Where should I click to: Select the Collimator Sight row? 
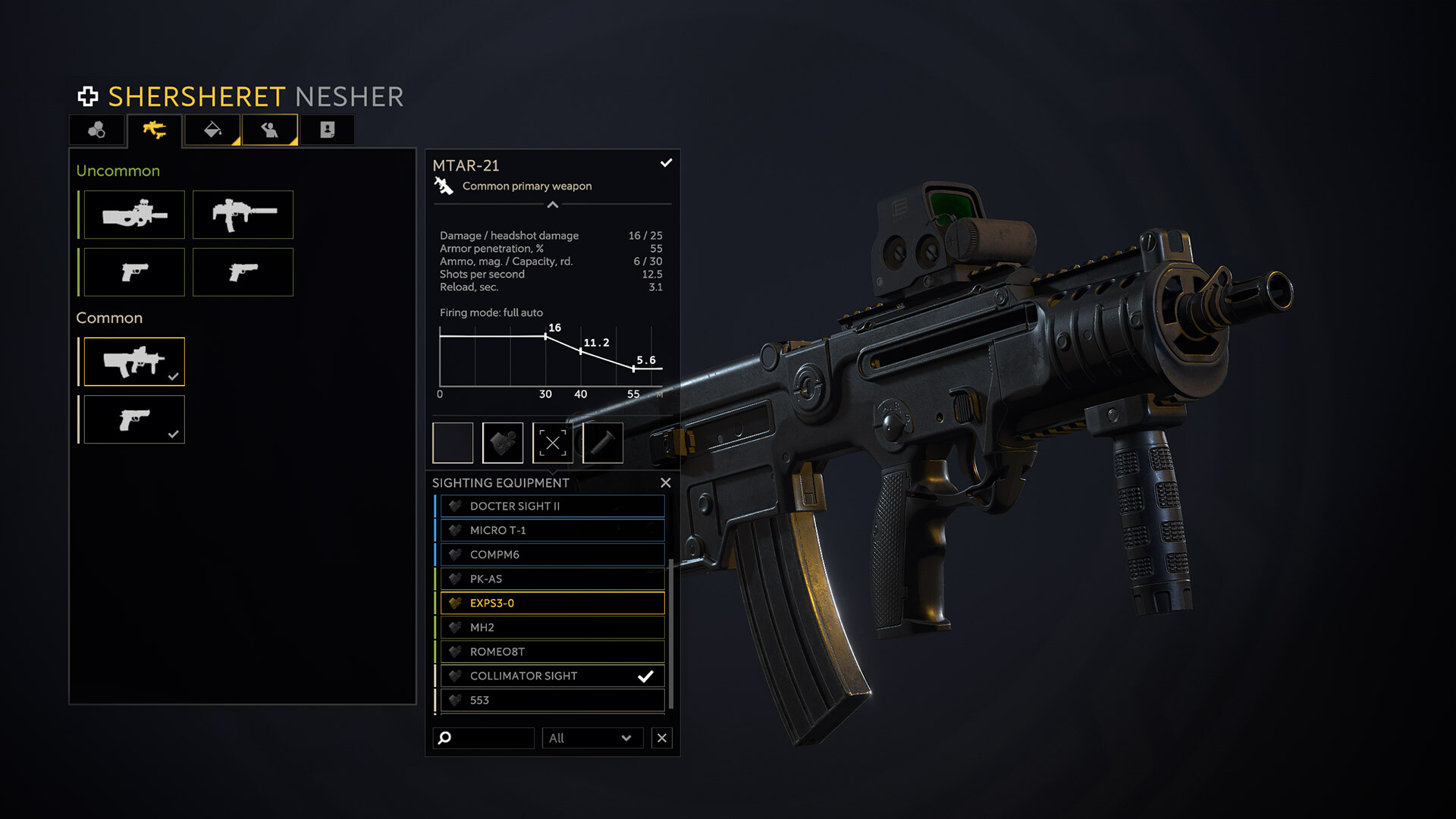pyautogui.click(x=552, y=676)
